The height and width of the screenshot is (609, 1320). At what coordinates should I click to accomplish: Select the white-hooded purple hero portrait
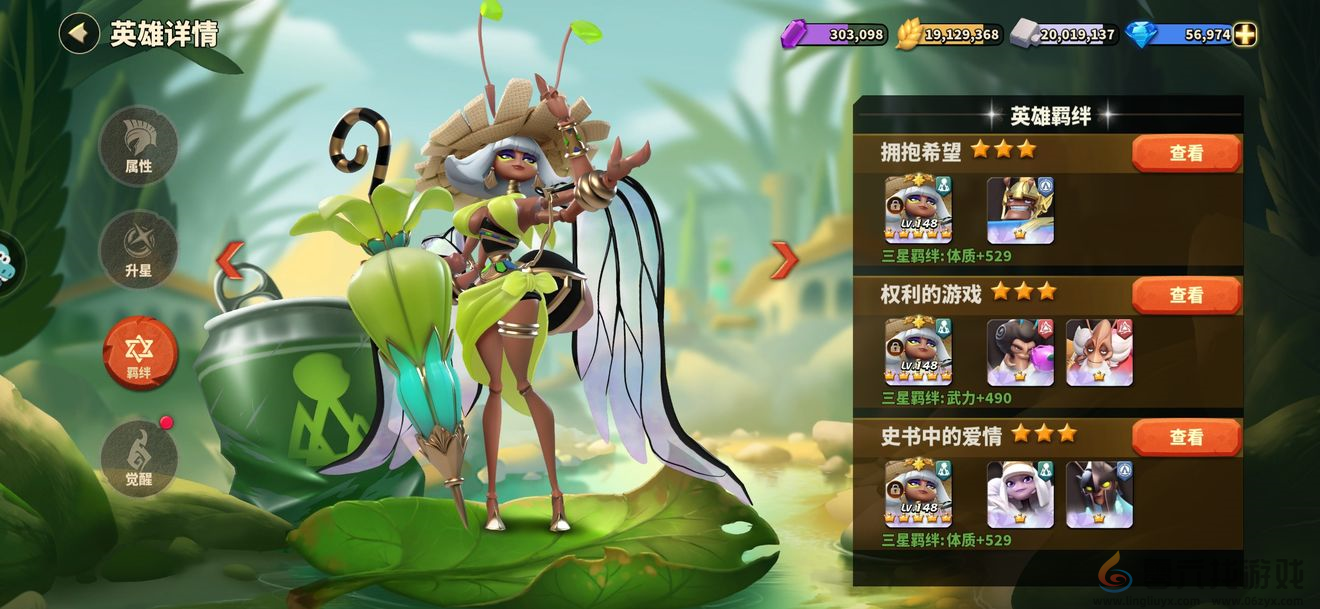(1020, 494)
